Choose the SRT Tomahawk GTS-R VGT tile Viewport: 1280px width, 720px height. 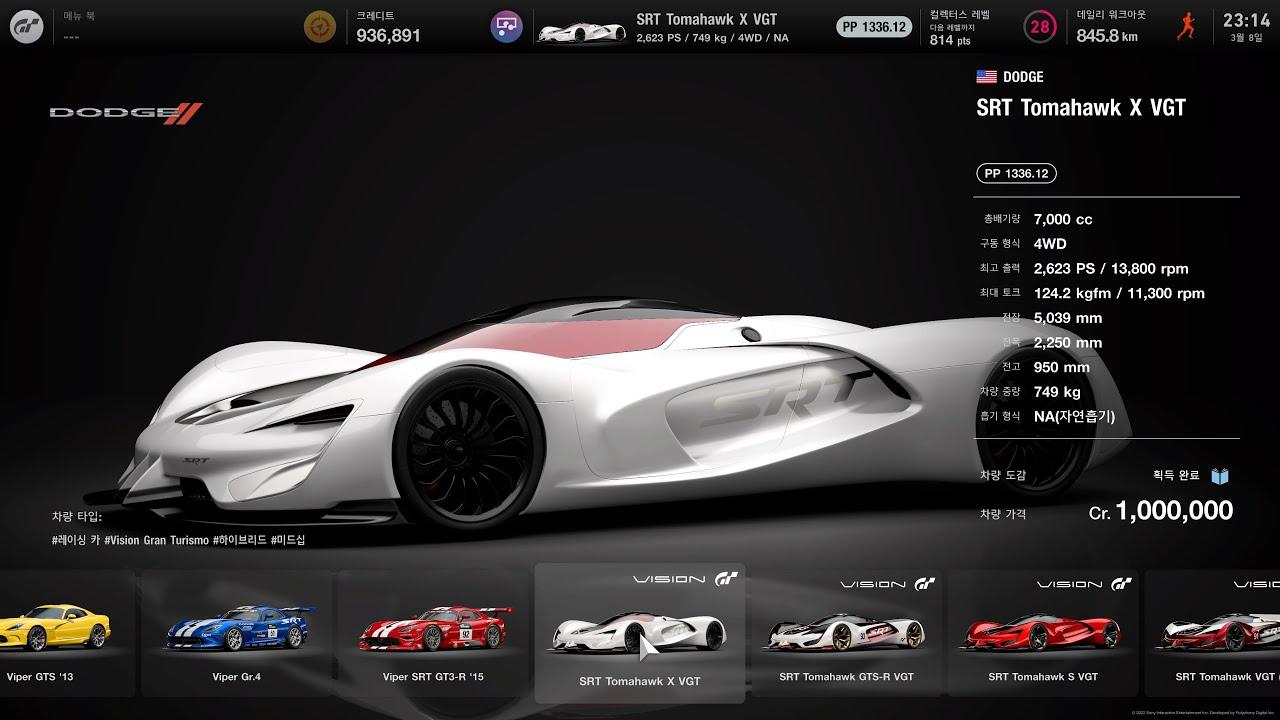[846, 634]
